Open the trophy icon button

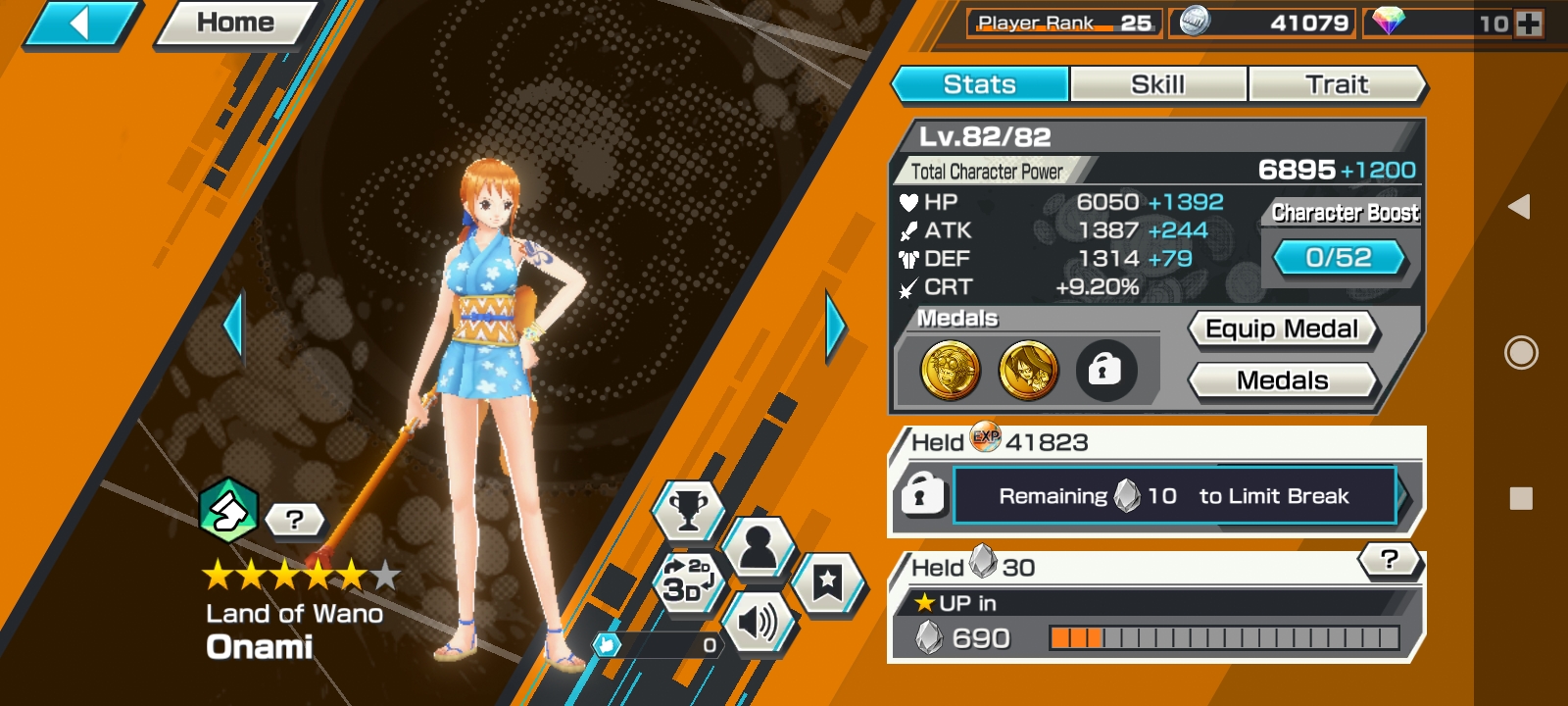688,510
